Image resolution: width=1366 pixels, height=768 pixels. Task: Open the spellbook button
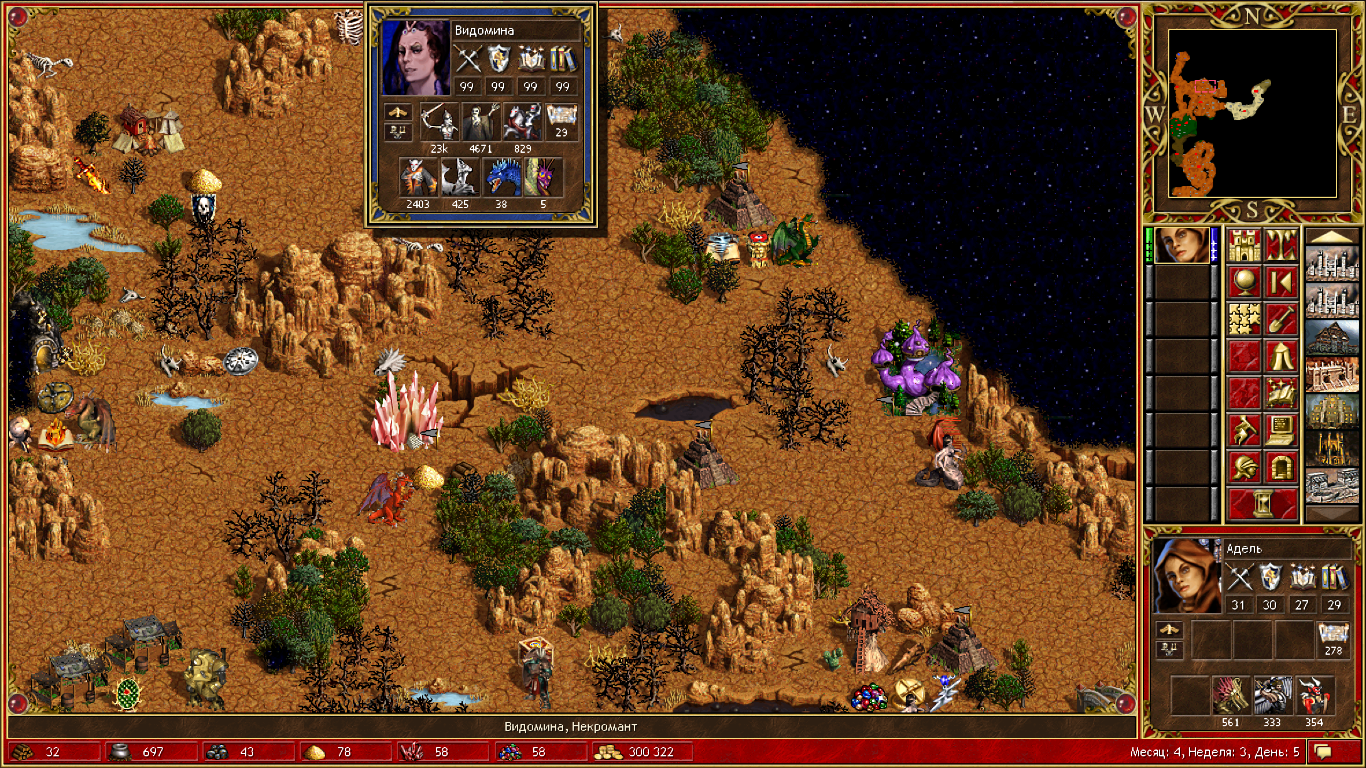pyautogui.click(x=1281, y=394)
